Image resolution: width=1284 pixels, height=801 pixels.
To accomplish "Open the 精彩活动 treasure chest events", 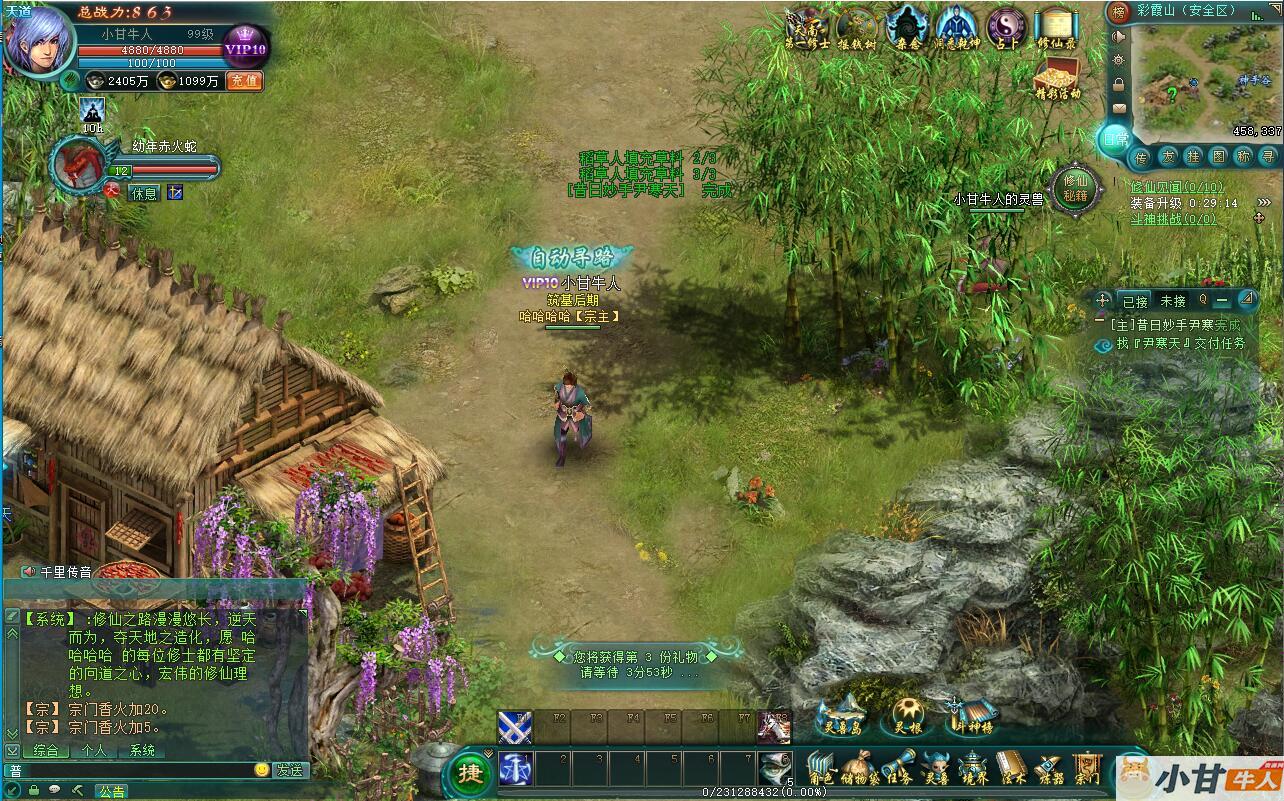I will click(1056, 78).
